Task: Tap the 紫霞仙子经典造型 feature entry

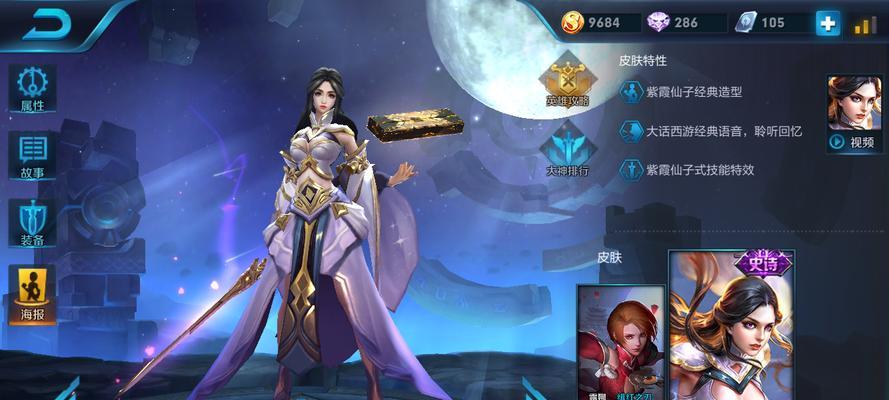Action: click(692, 93)
